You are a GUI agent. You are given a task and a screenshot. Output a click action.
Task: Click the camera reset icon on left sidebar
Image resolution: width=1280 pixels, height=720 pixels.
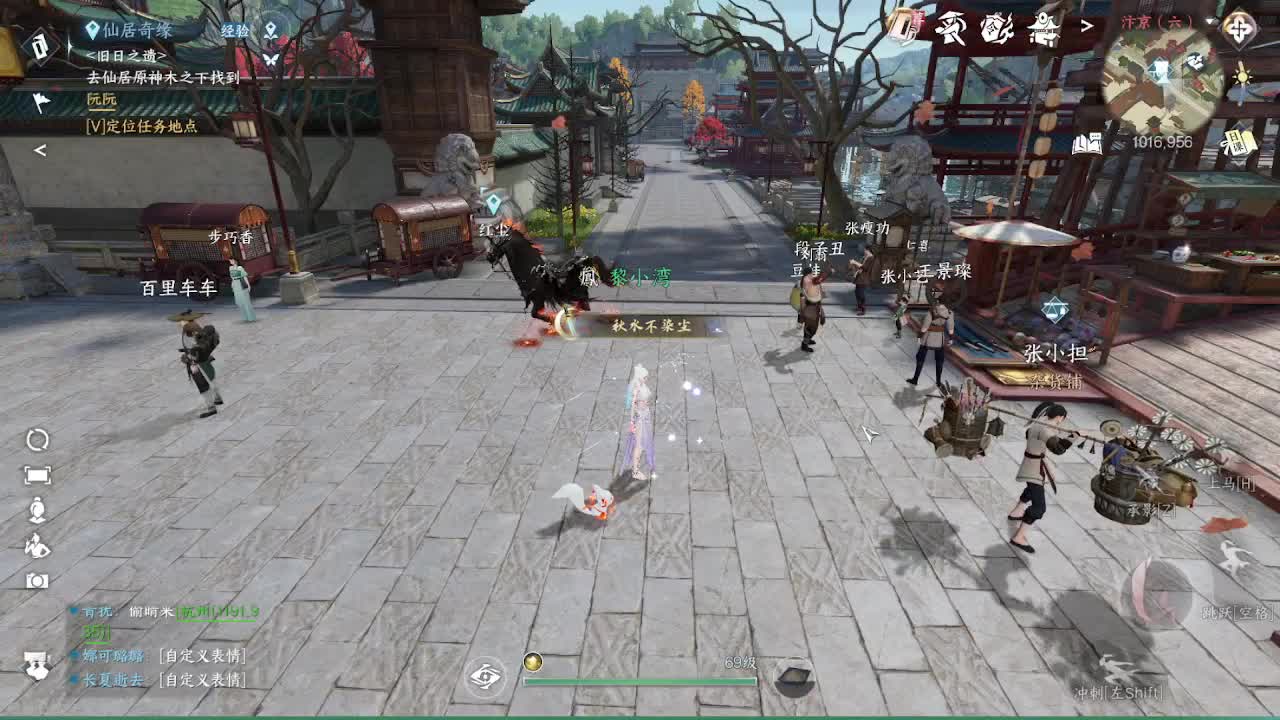[36, 441]
